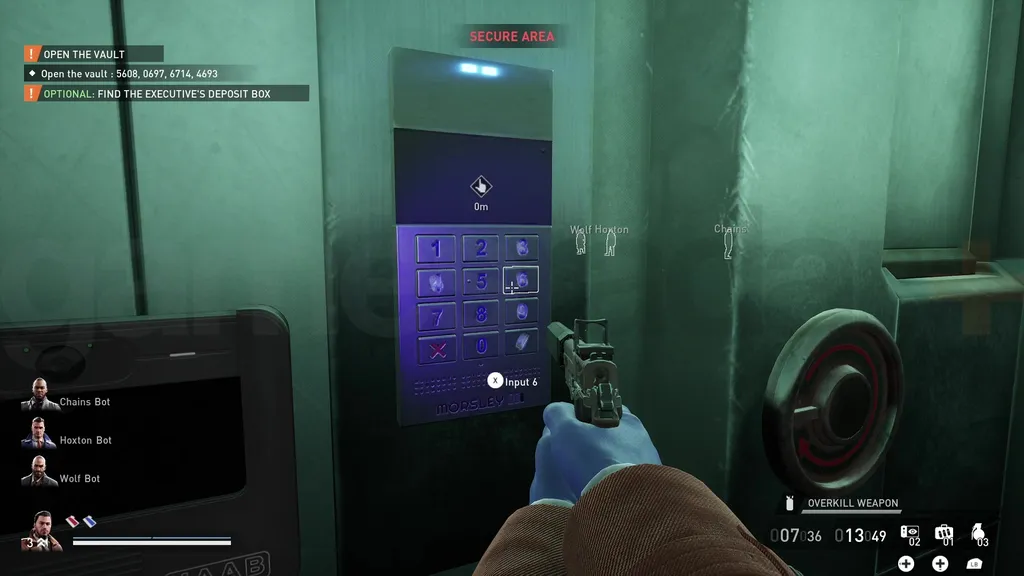Click the vault code list objective line
Viewport: 1024px width, 576px height.
pos(129,74)
